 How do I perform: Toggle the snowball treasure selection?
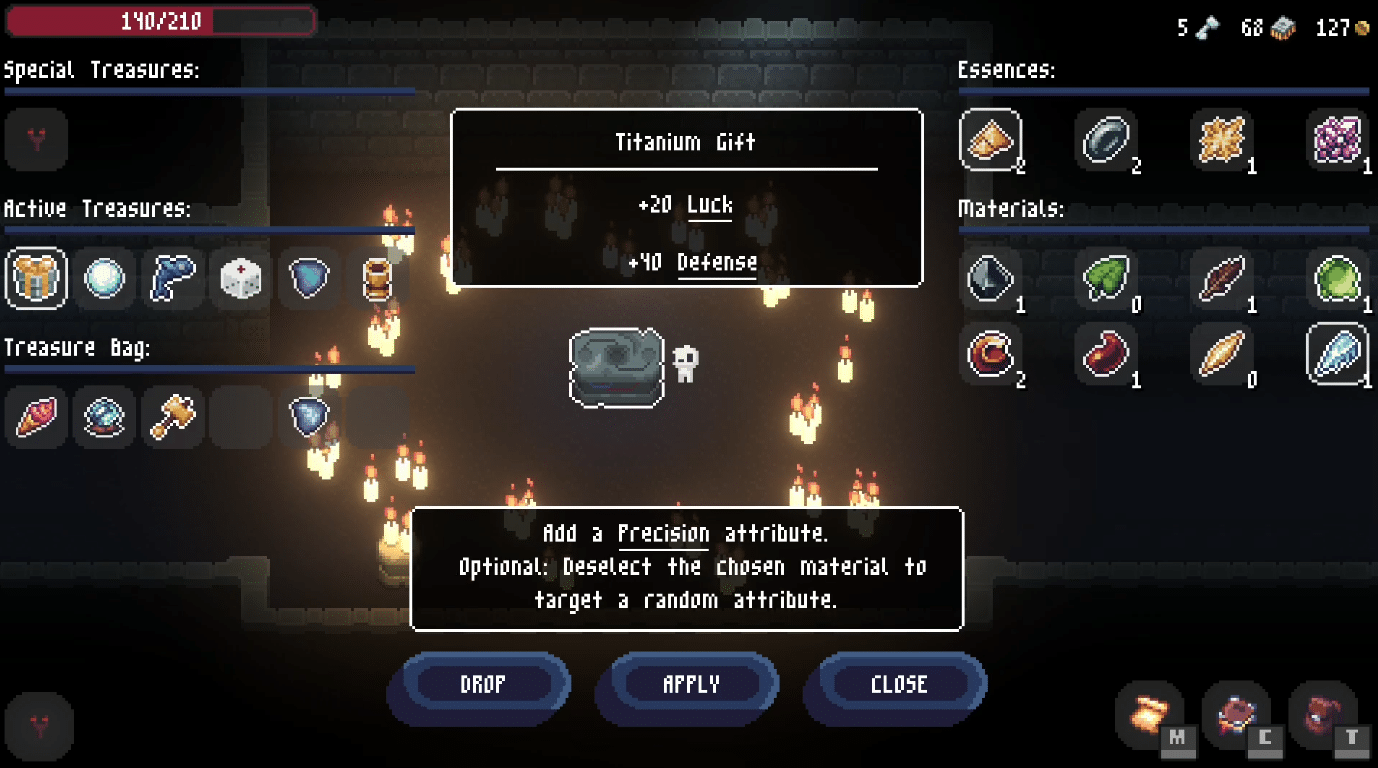pyautogui.click(x=104, y=280)
